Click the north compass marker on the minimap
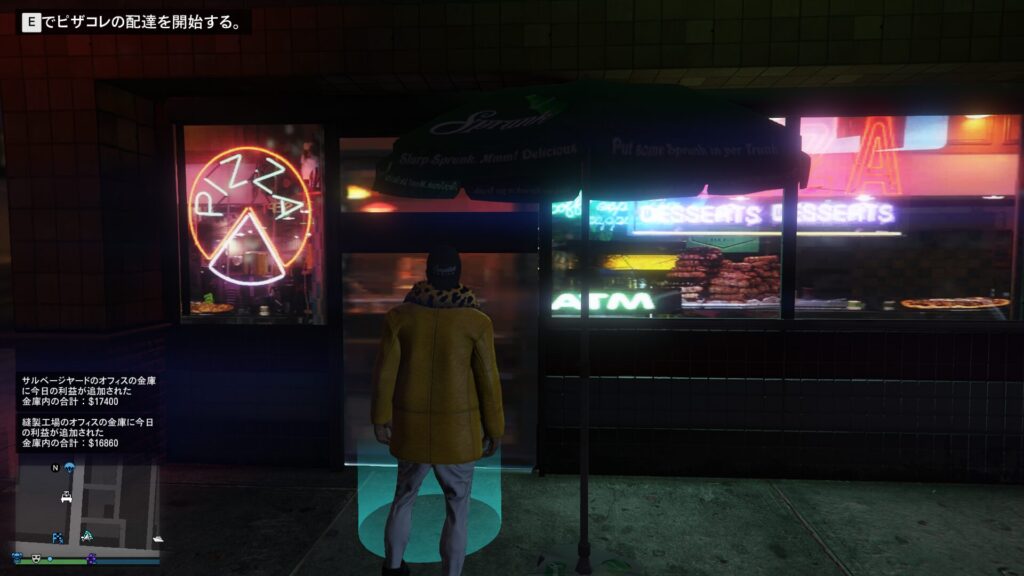 pyautogui.click(x=56, y=468)
